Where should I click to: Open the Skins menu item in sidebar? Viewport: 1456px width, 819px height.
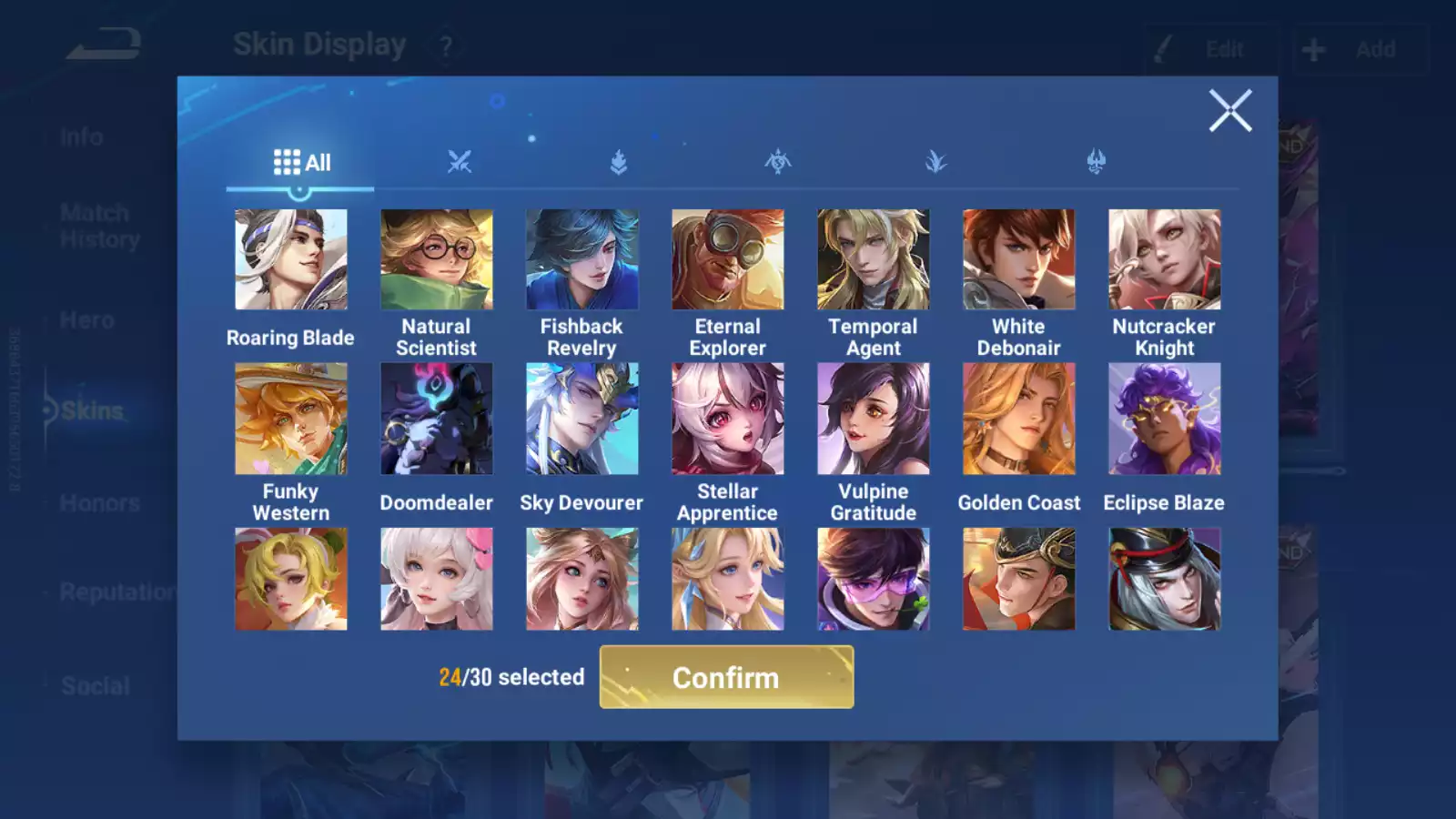click(x=91, y=410)
